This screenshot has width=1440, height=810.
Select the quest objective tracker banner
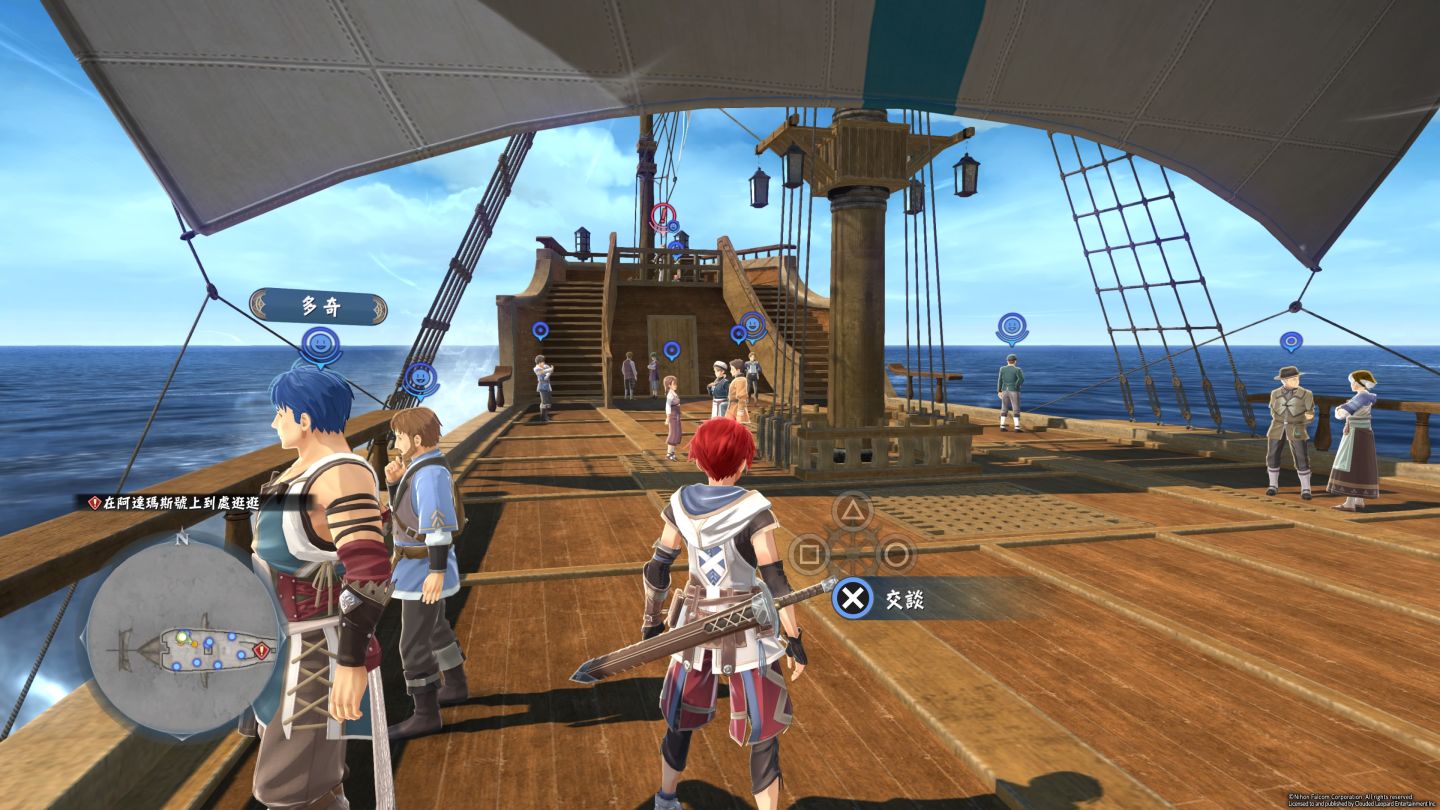[x=180, y=502]
